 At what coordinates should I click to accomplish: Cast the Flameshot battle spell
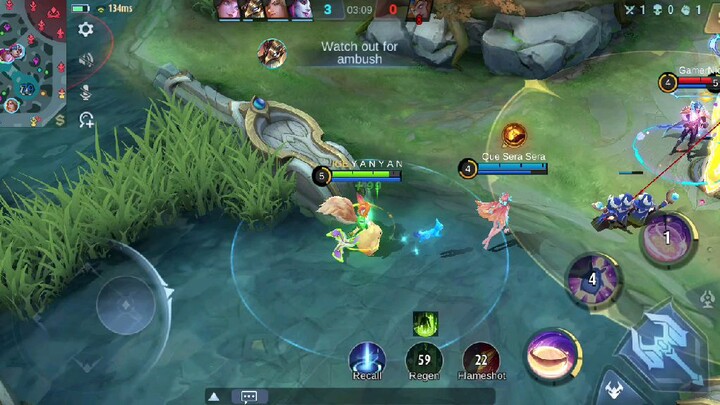(x=481, y=357)
